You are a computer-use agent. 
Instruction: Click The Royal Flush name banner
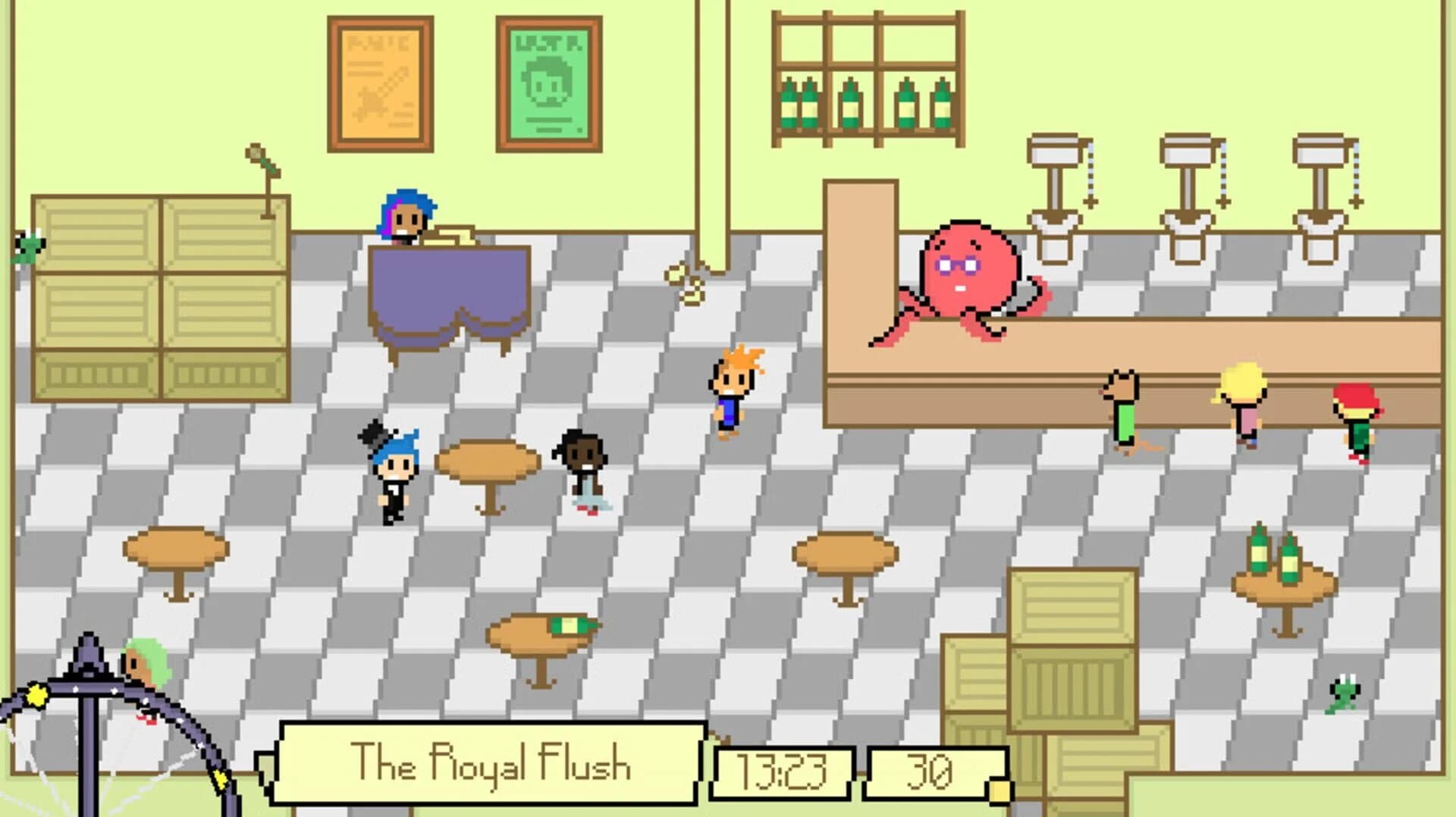[493, 767]
